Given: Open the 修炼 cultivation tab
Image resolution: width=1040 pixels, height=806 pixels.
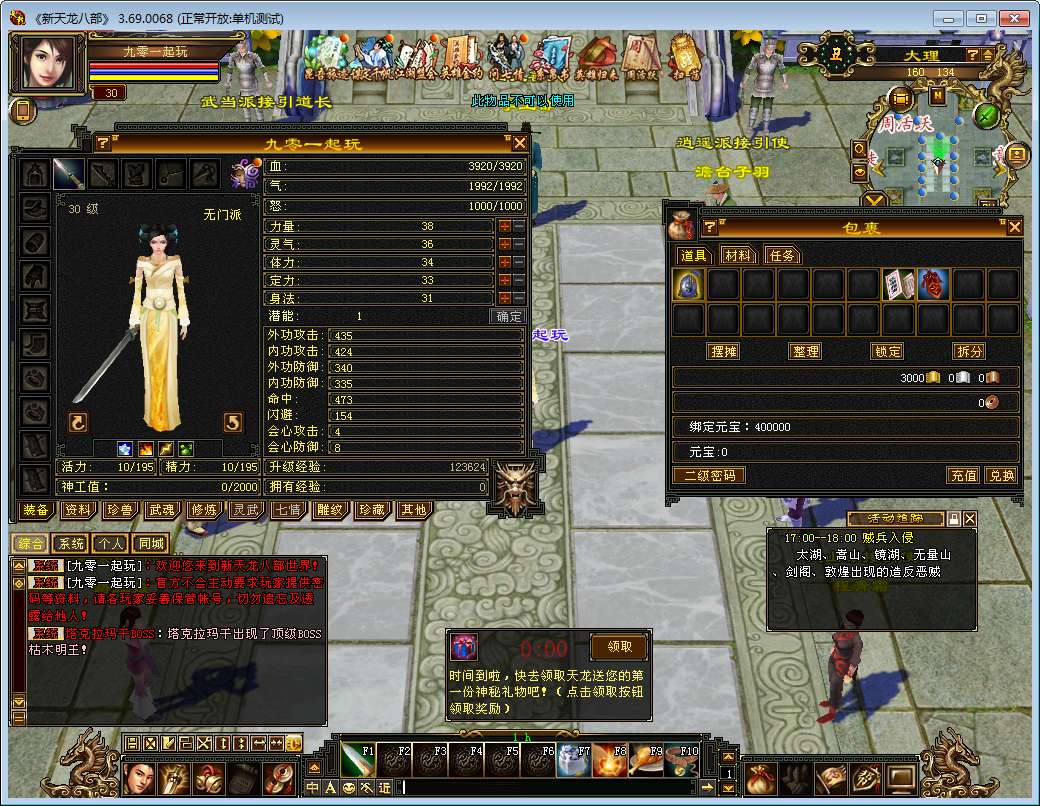Looking at the screenshot, I should (x=204, y=510).
